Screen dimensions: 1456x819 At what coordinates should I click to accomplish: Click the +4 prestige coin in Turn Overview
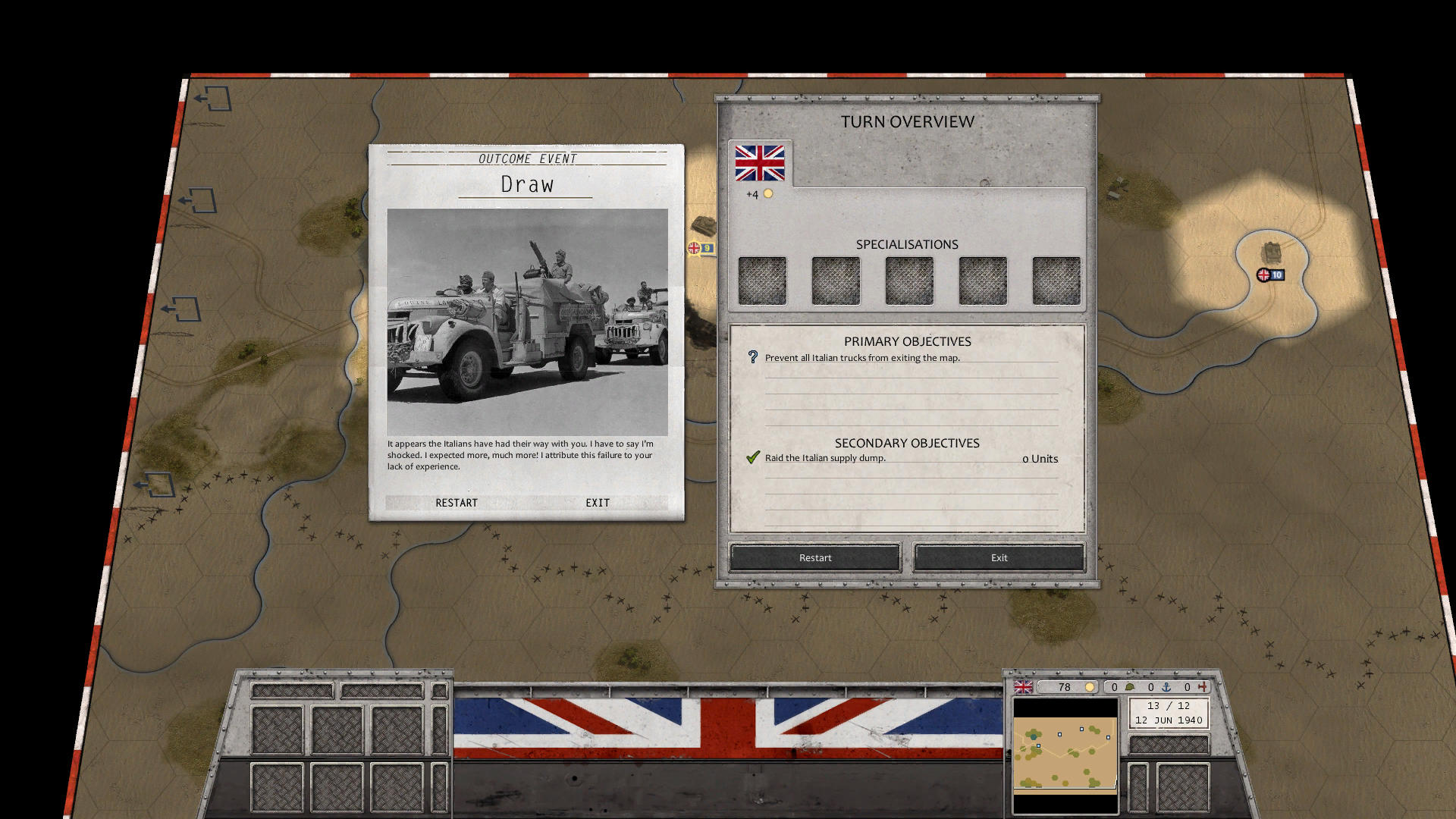[769, 193]
